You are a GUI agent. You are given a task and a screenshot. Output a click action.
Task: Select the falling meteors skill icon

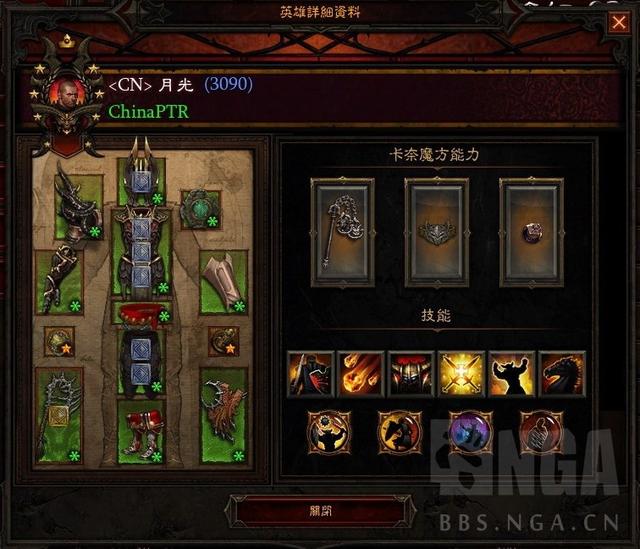[361, 374]
